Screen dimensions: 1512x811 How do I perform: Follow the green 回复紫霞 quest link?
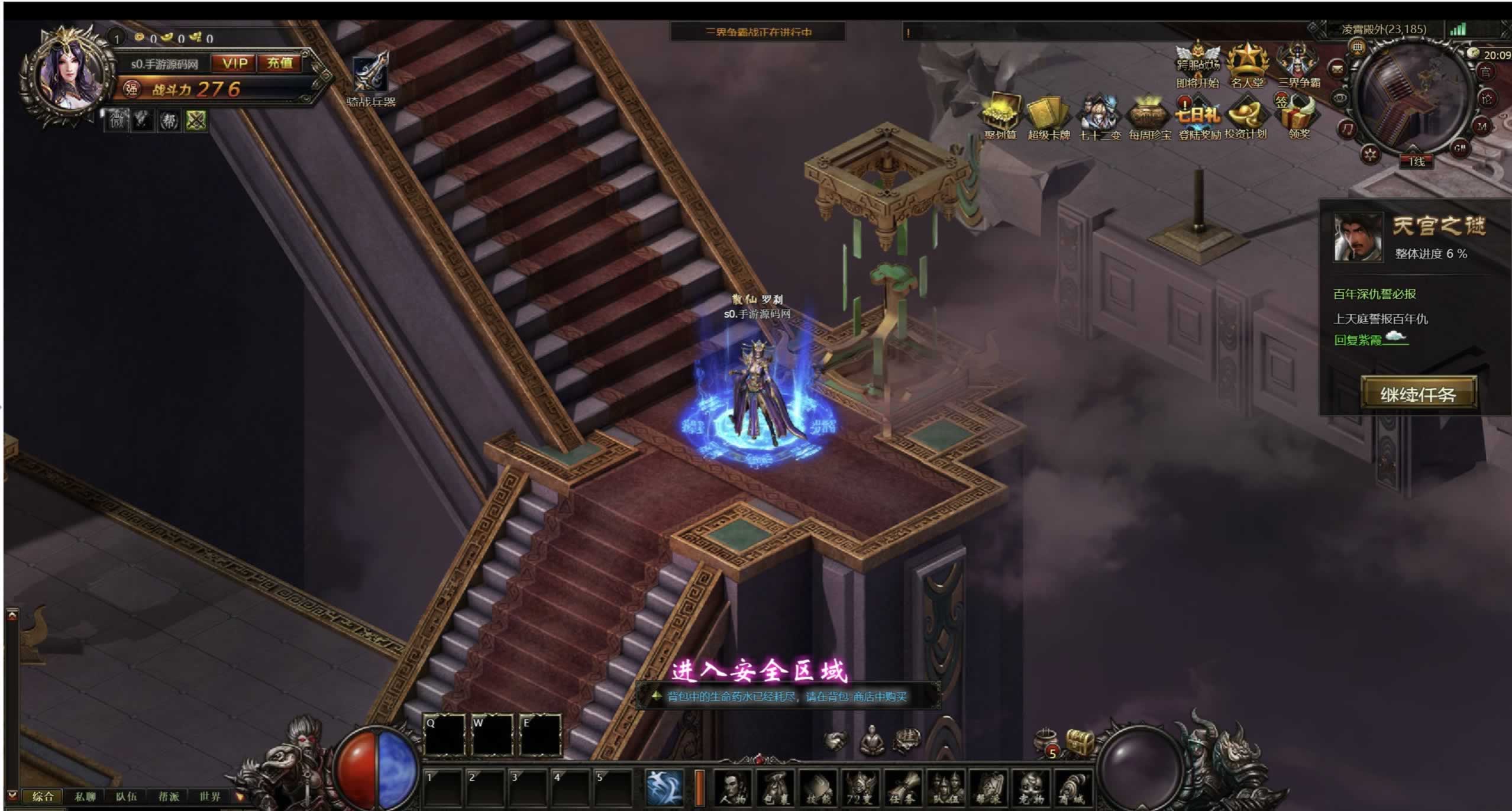pos(1358,340)
